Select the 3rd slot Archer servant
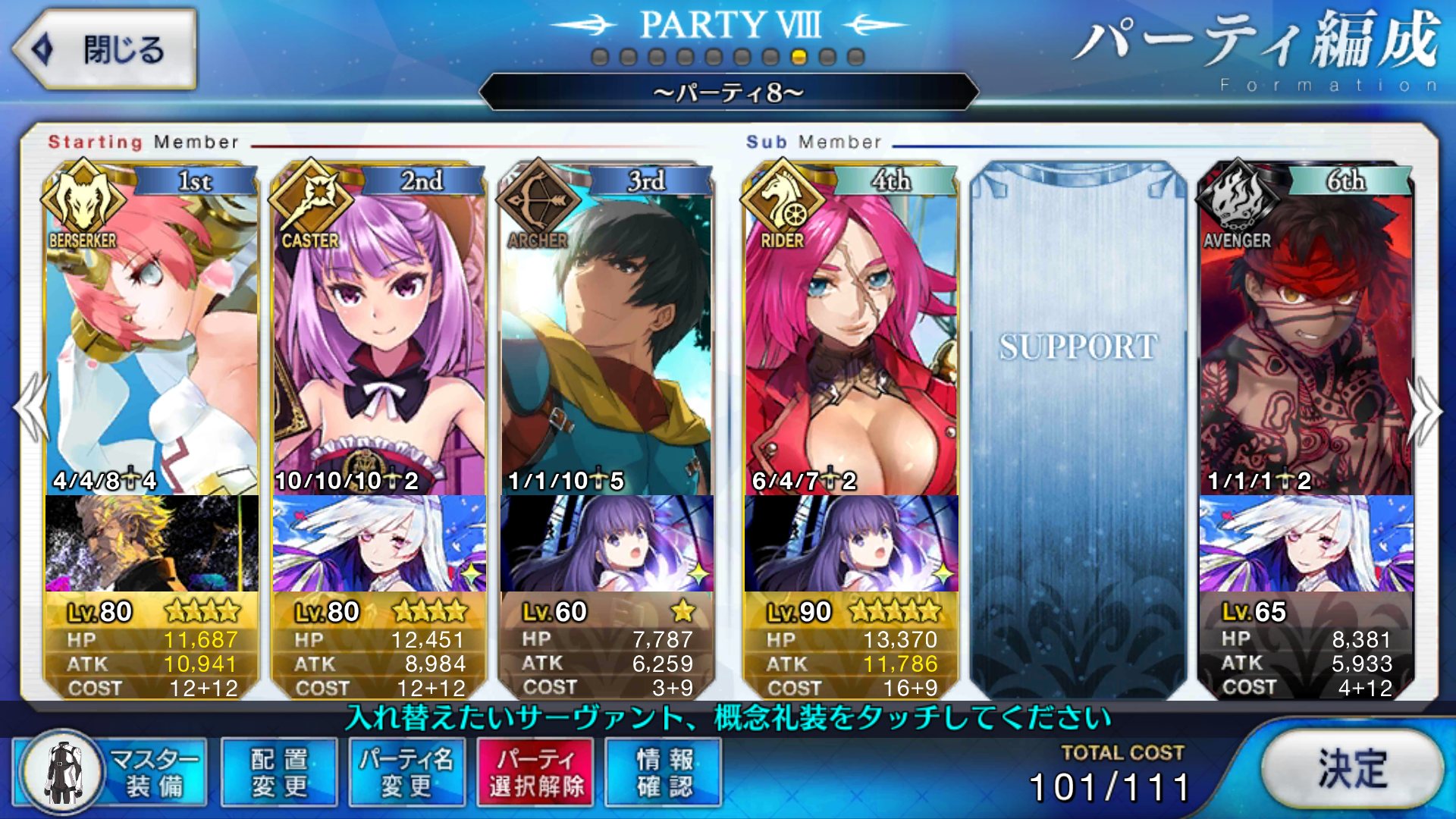The height and width of the screenshot is (819, 1456). [x=607, y=334]
